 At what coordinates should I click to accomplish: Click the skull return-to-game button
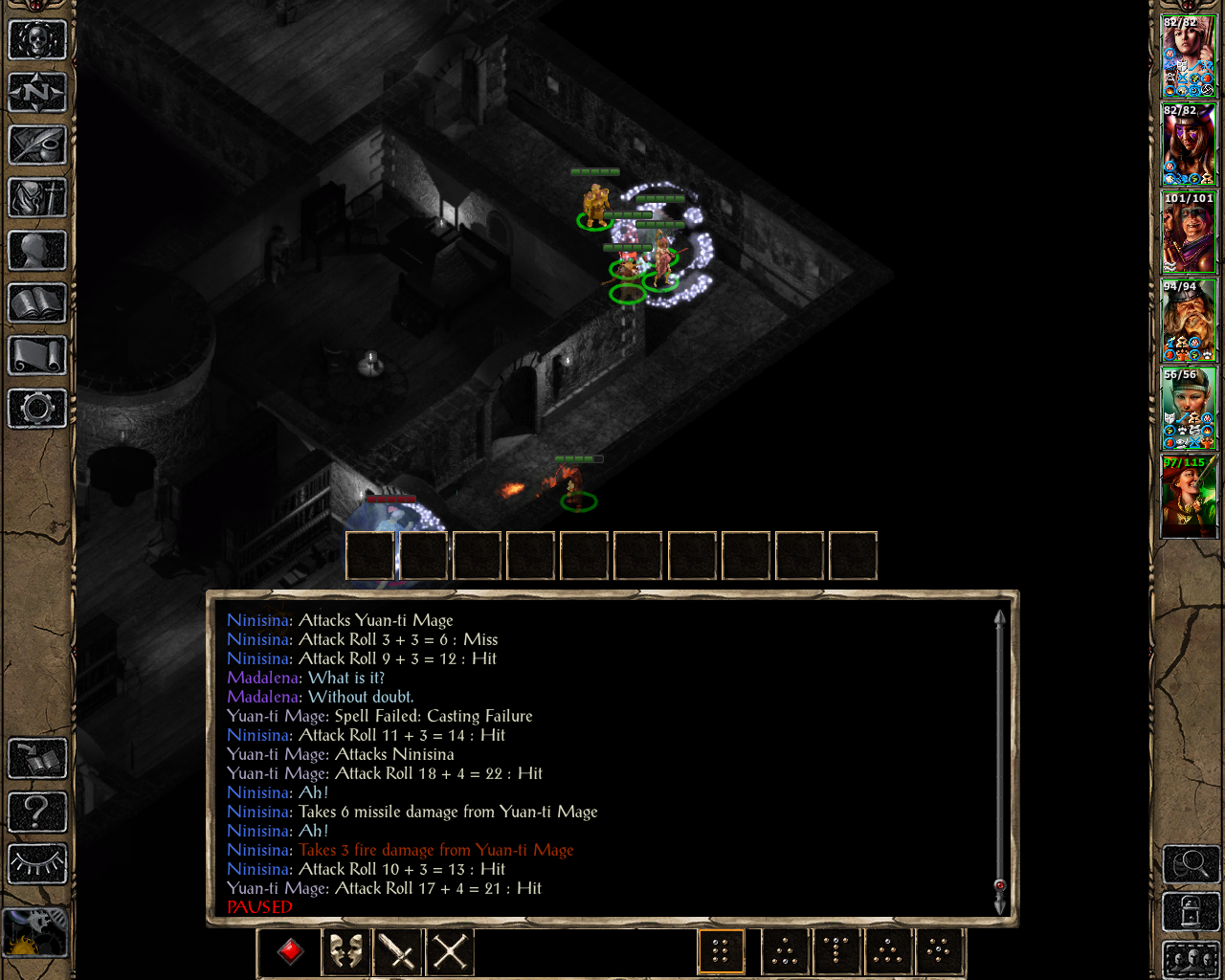pos(37,40)
